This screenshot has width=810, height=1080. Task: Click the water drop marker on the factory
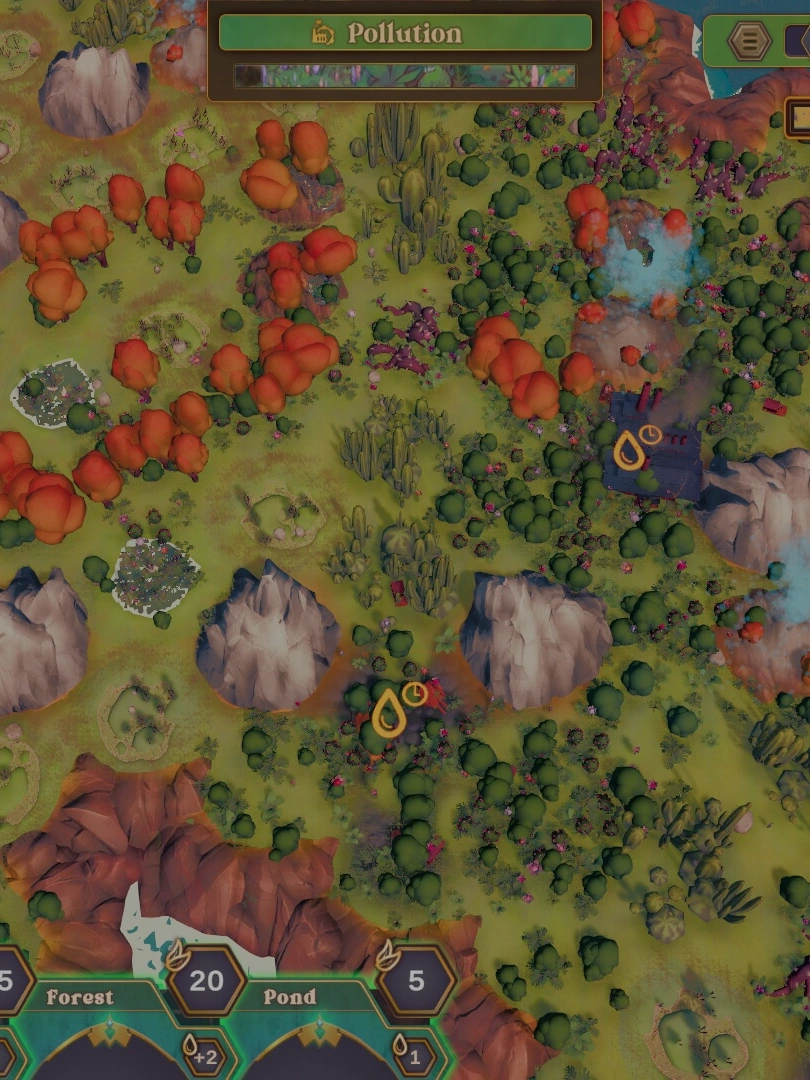(x=628, y=451)
